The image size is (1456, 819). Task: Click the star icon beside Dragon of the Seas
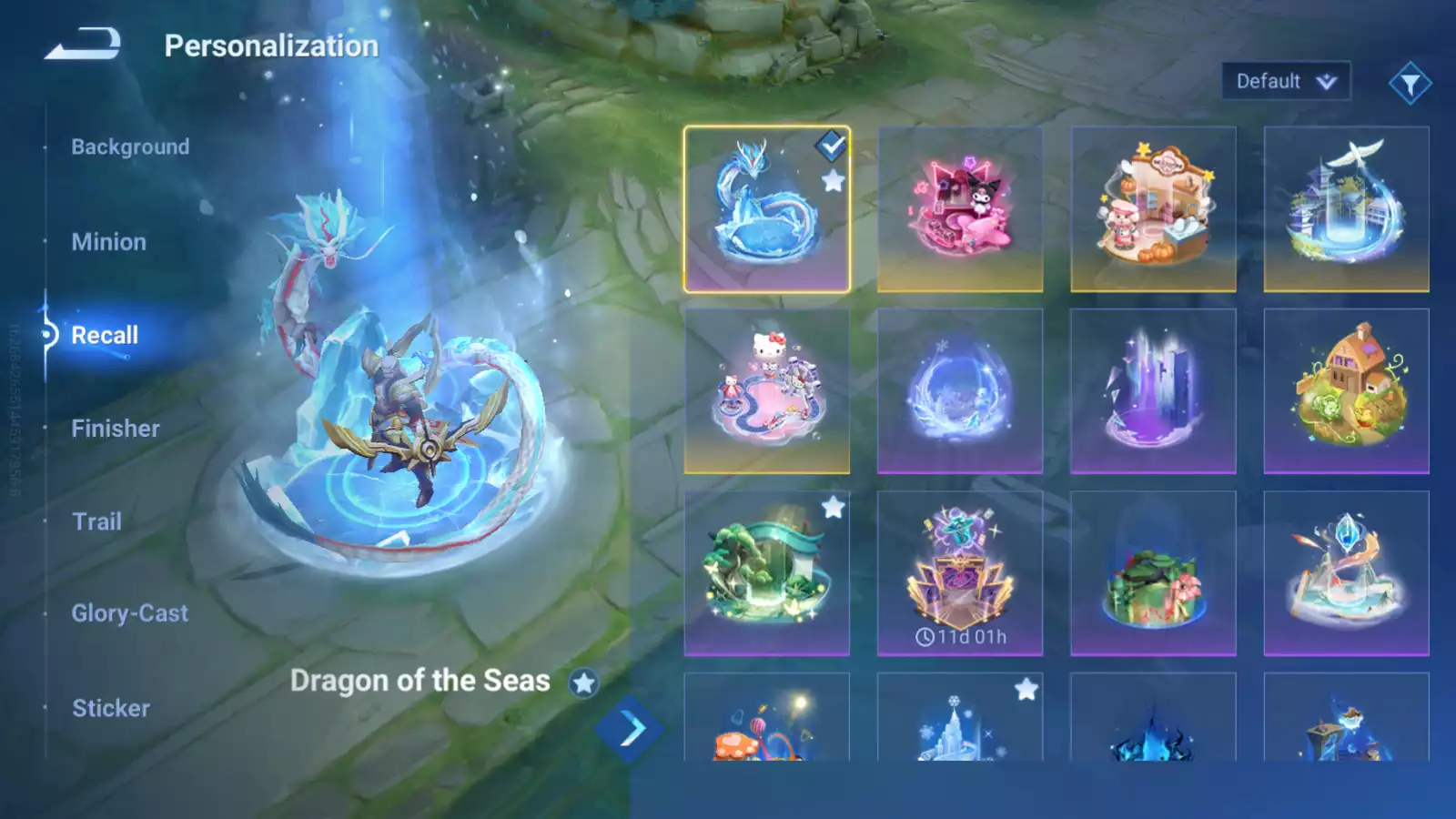pos(585,681)
